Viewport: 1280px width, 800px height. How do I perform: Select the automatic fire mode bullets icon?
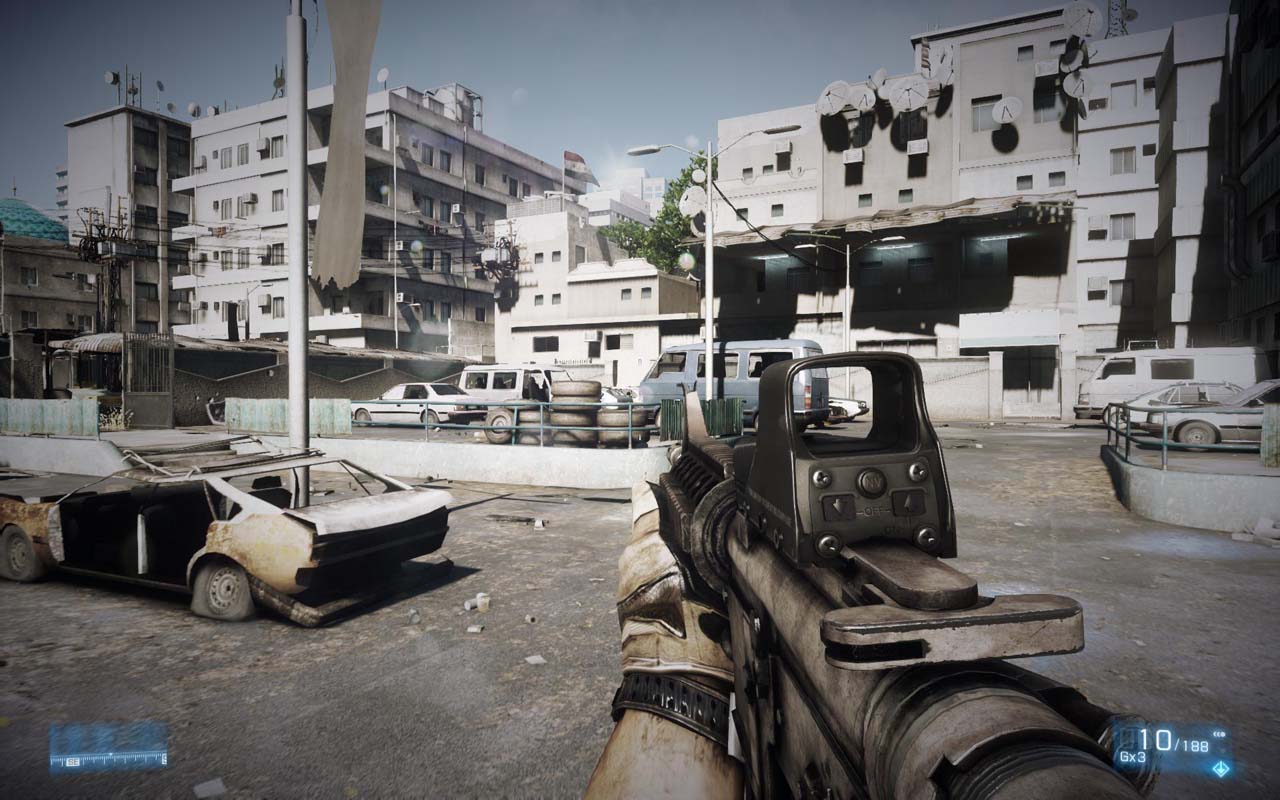point(1220,734)
